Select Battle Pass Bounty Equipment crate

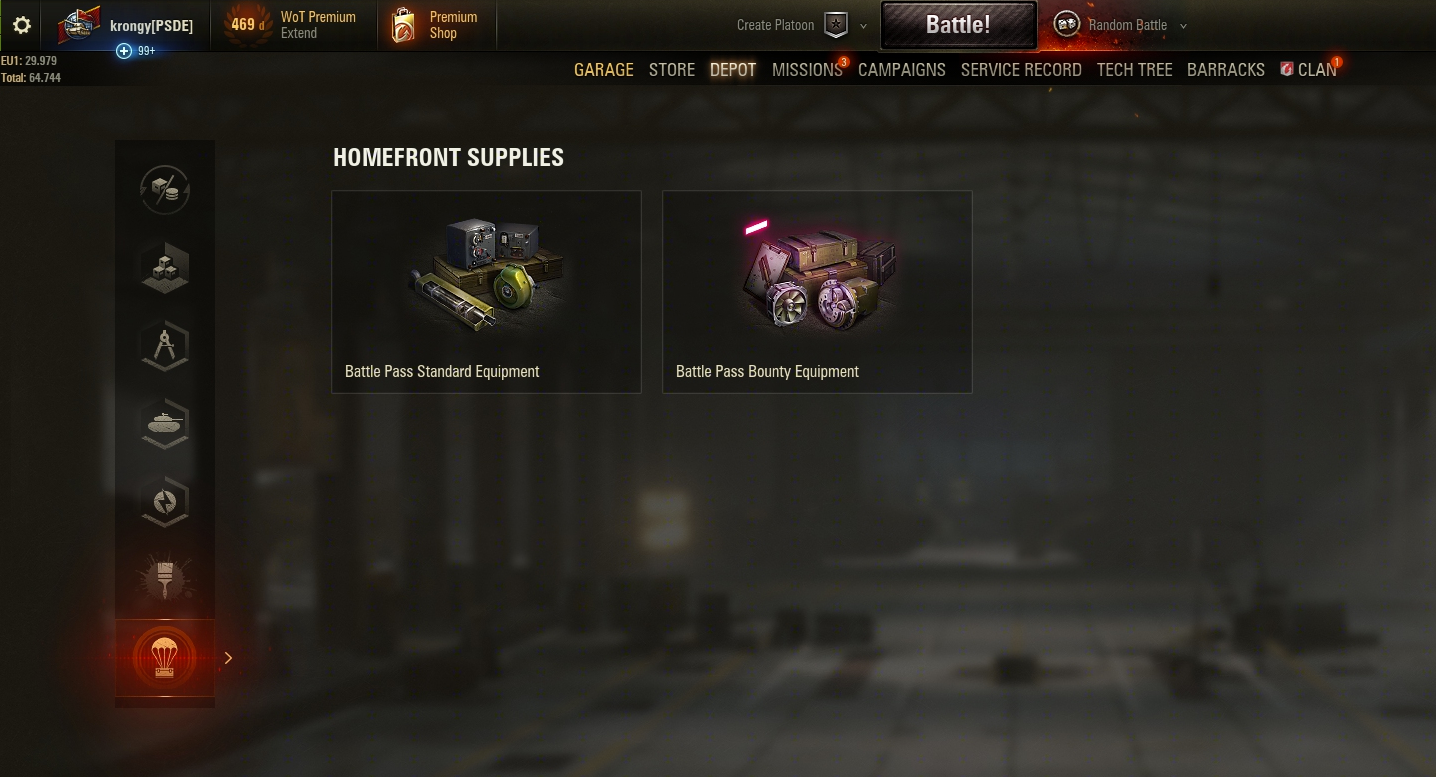tap(817, 291)
